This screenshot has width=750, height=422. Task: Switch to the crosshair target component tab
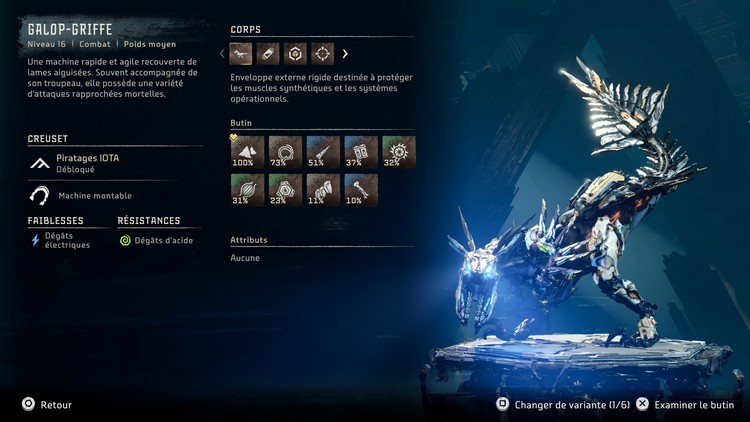coord(322,54)
